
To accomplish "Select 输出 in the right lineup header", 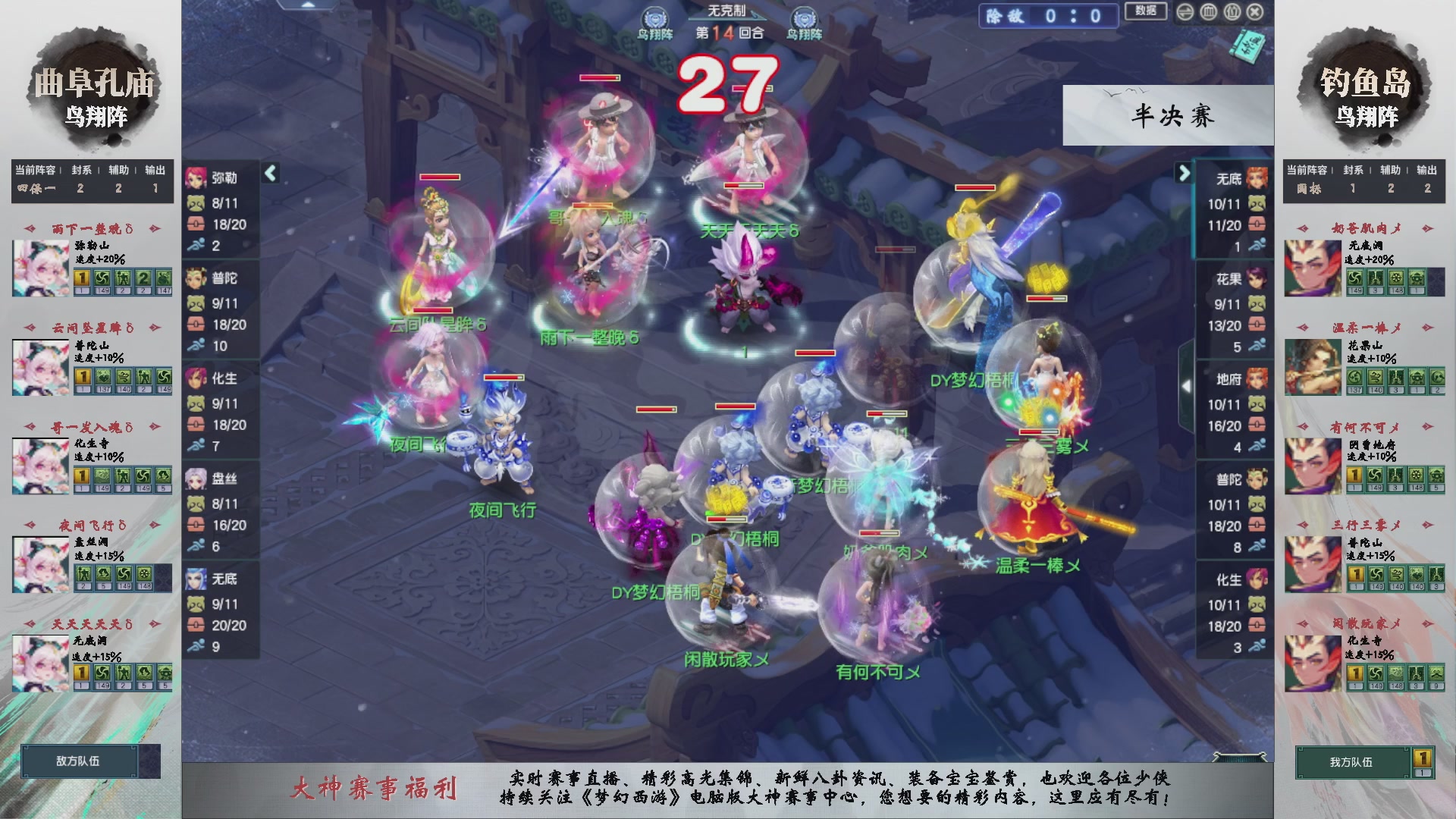I will pyautogui.click(x=1429, y=171).
